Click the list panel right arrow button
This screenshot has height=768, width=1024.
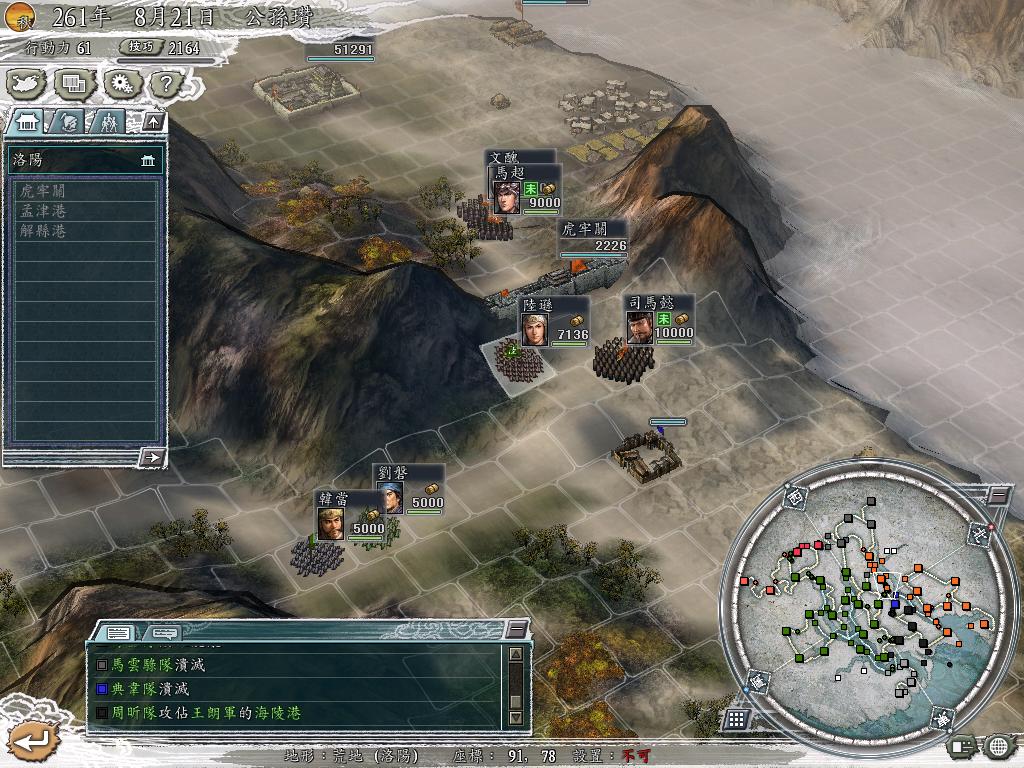[152, 457]
